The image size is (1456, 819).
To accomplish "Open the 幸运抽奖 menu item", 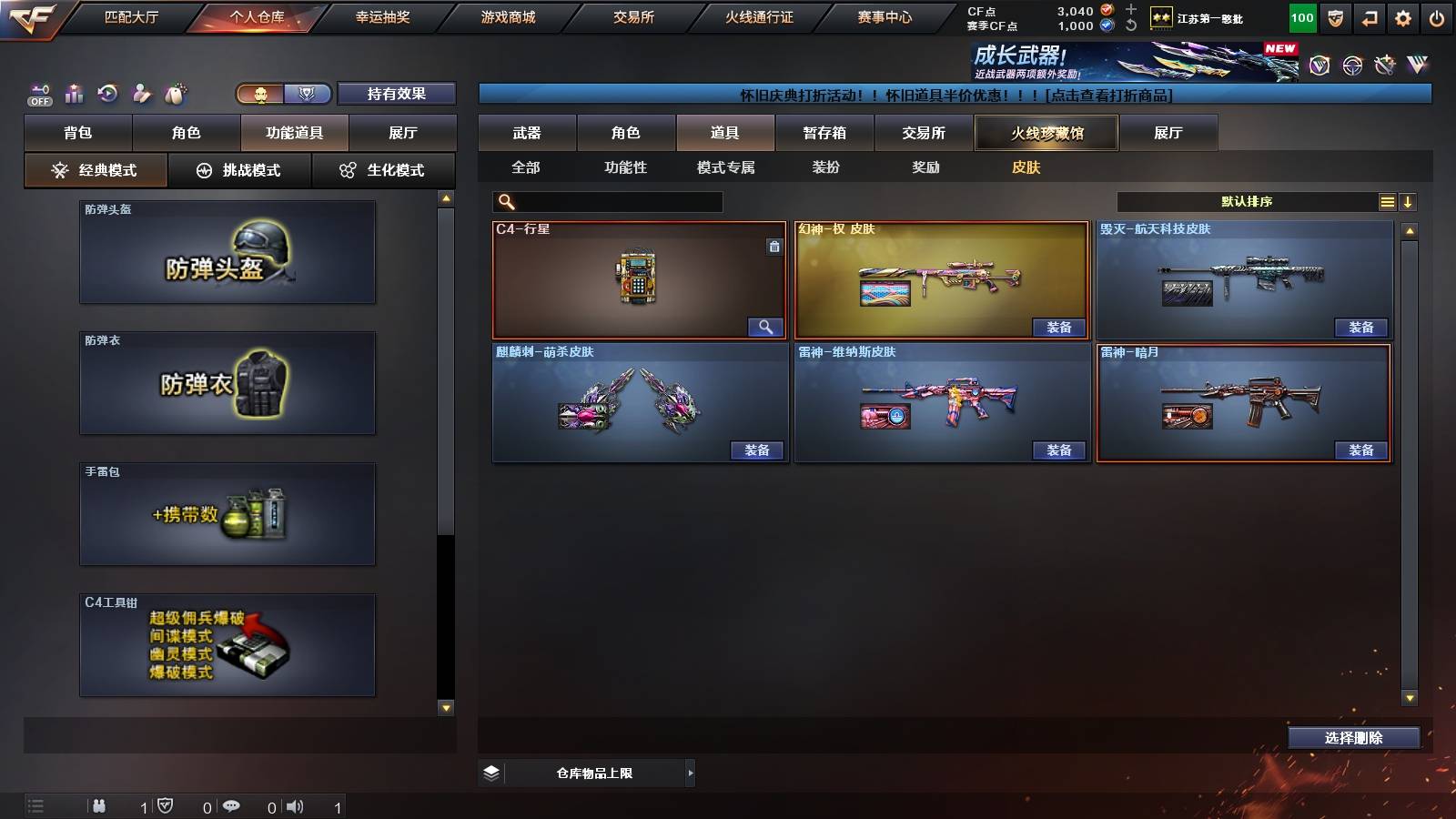I will [x=384, y=16].
